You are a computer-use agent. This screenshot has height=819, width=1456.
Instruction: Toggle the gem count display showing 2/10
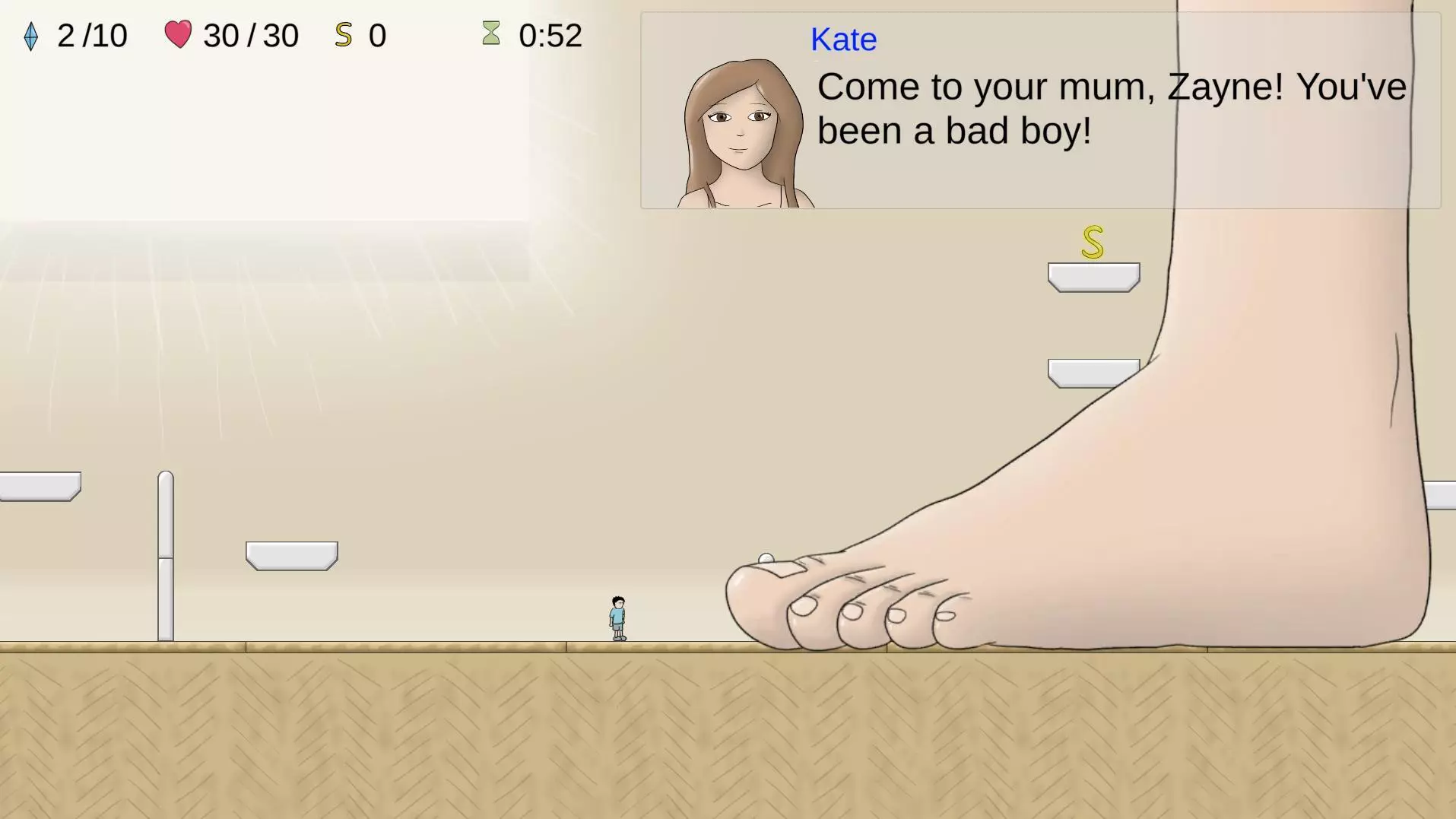click(91, 35)
